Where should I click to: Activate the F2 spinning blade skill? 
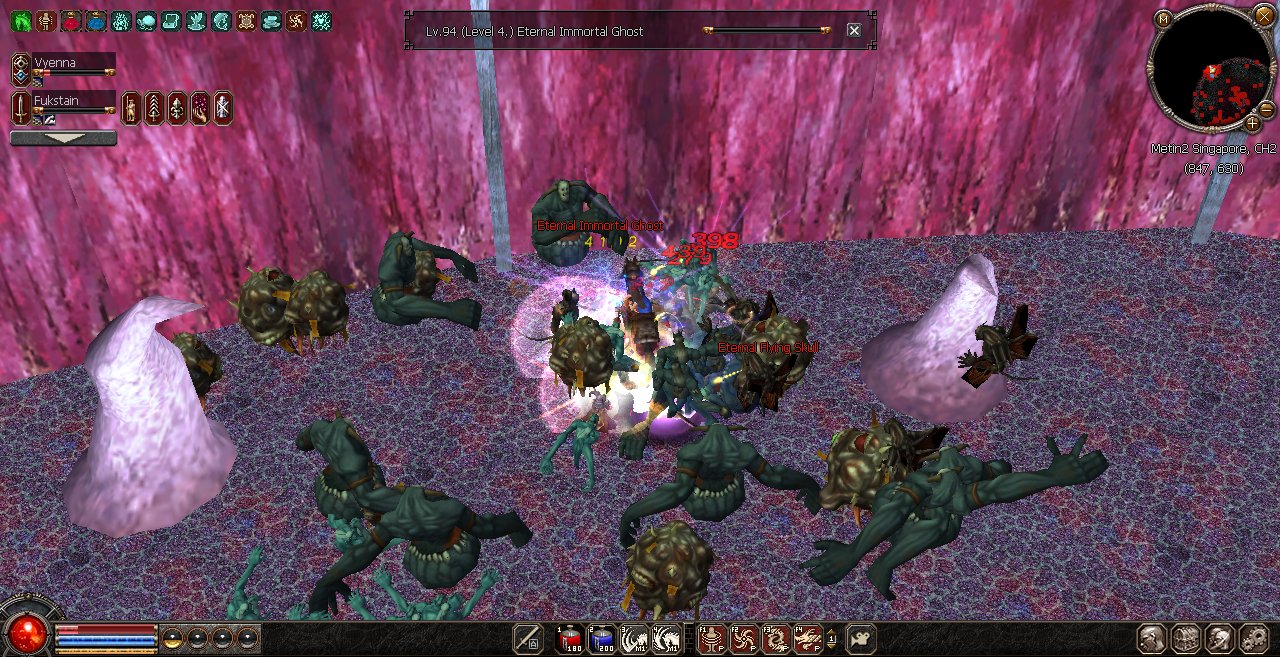[744, 639]
